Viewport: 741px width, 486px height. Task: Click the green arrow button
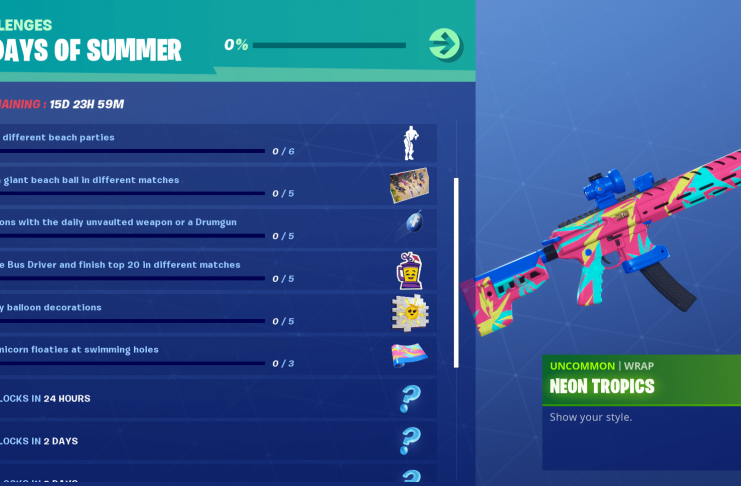[x=444, y=44]
